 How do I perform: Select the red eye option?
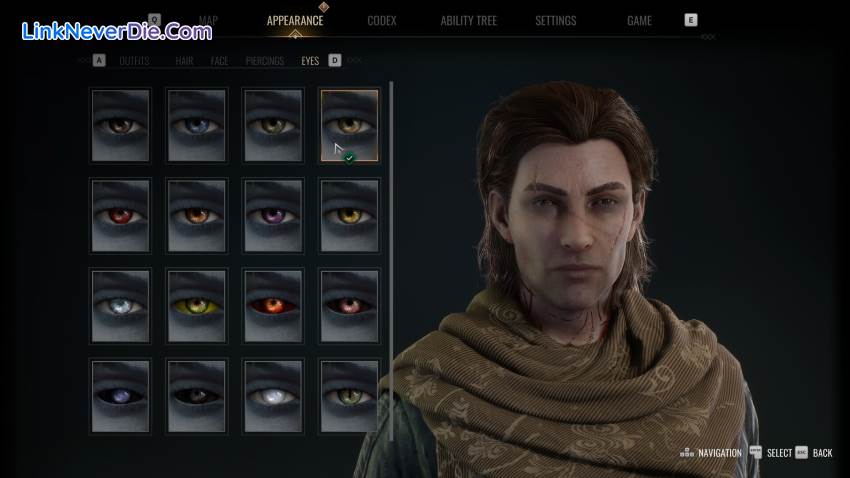point(120,215)
